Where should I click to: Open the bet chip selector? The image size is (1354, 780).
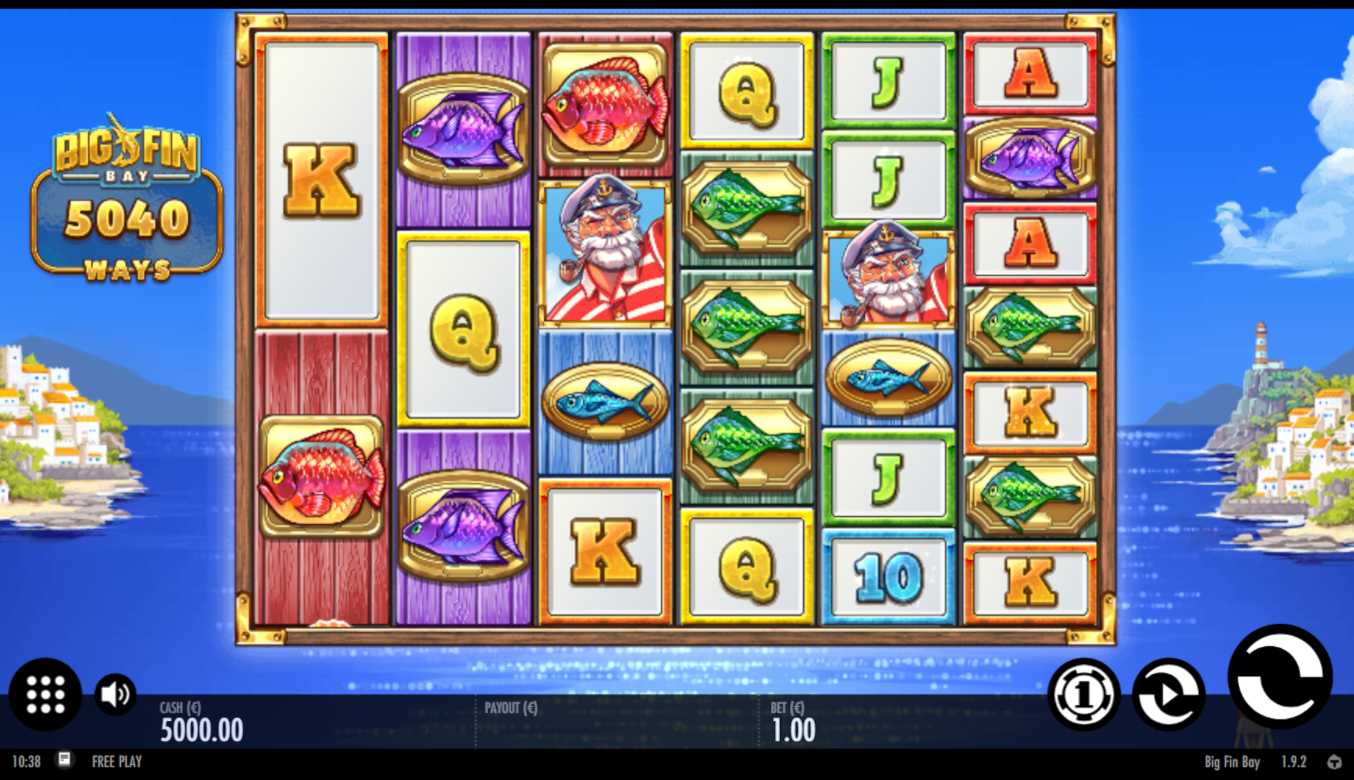click(x=1085, y=693)
